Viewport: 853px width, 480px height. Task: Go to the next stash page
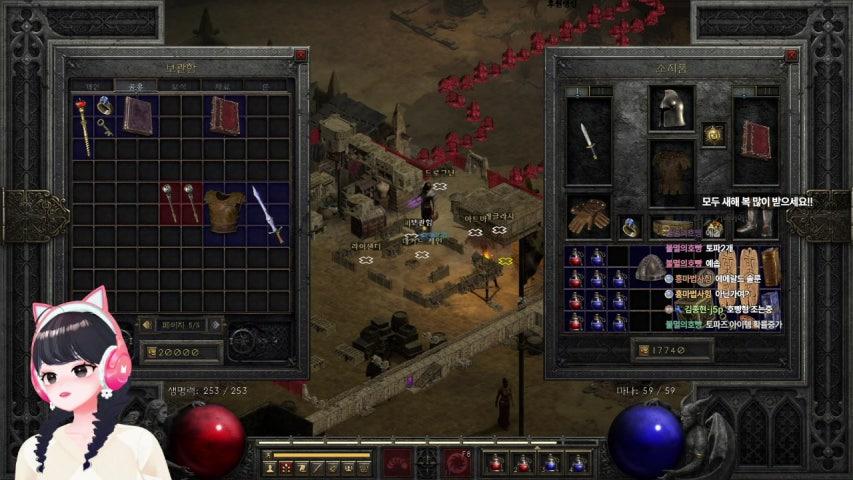click(x=215, y=325)
